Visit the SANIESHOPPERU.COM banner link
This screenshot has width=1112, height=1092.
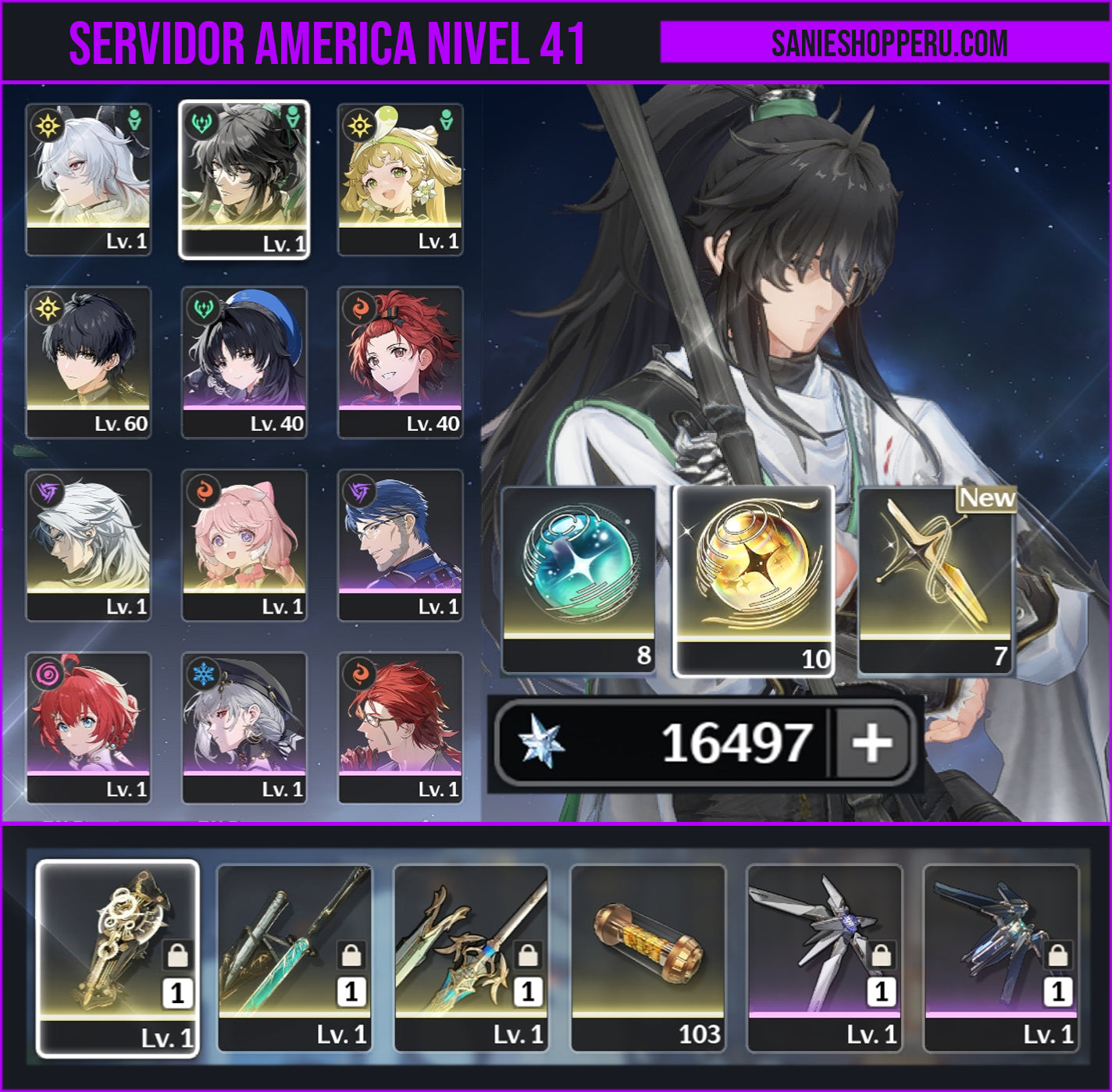889,43
